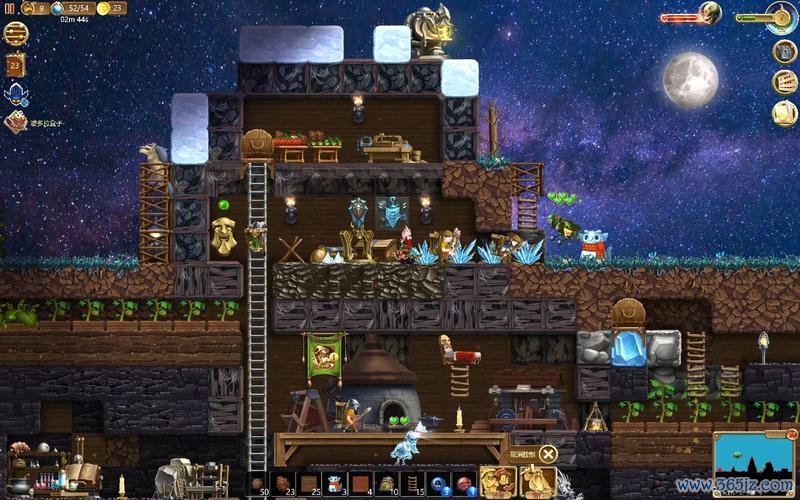The height and width of the screenshot is (500, 800).
Task: Use the red potion orb slot
Action: click(463, 484)
